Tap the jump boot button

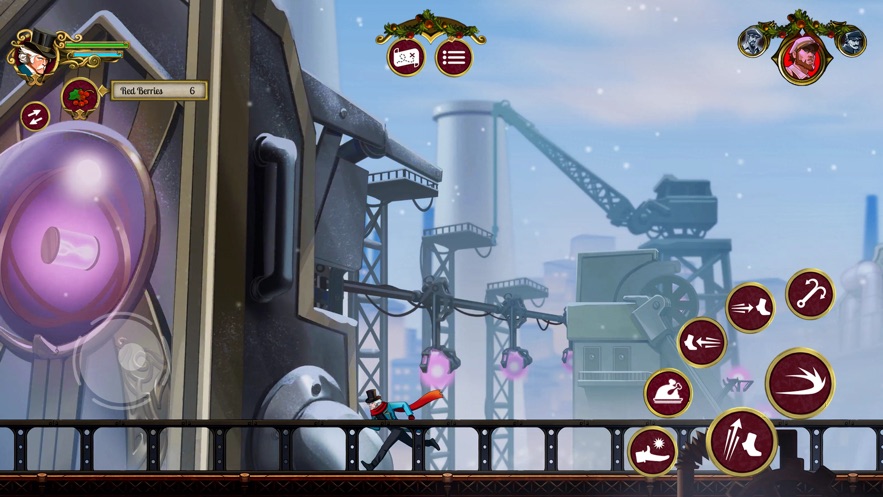pyautogui.click(x=742, y=441)
